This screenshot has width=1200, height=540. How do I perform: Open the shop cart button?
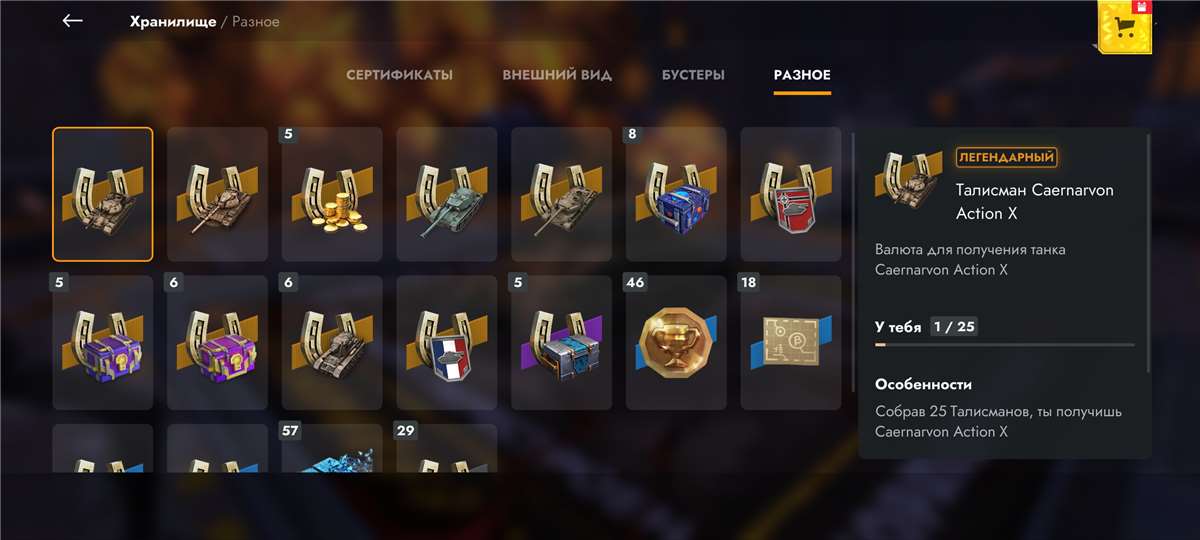coord(1125,27)
